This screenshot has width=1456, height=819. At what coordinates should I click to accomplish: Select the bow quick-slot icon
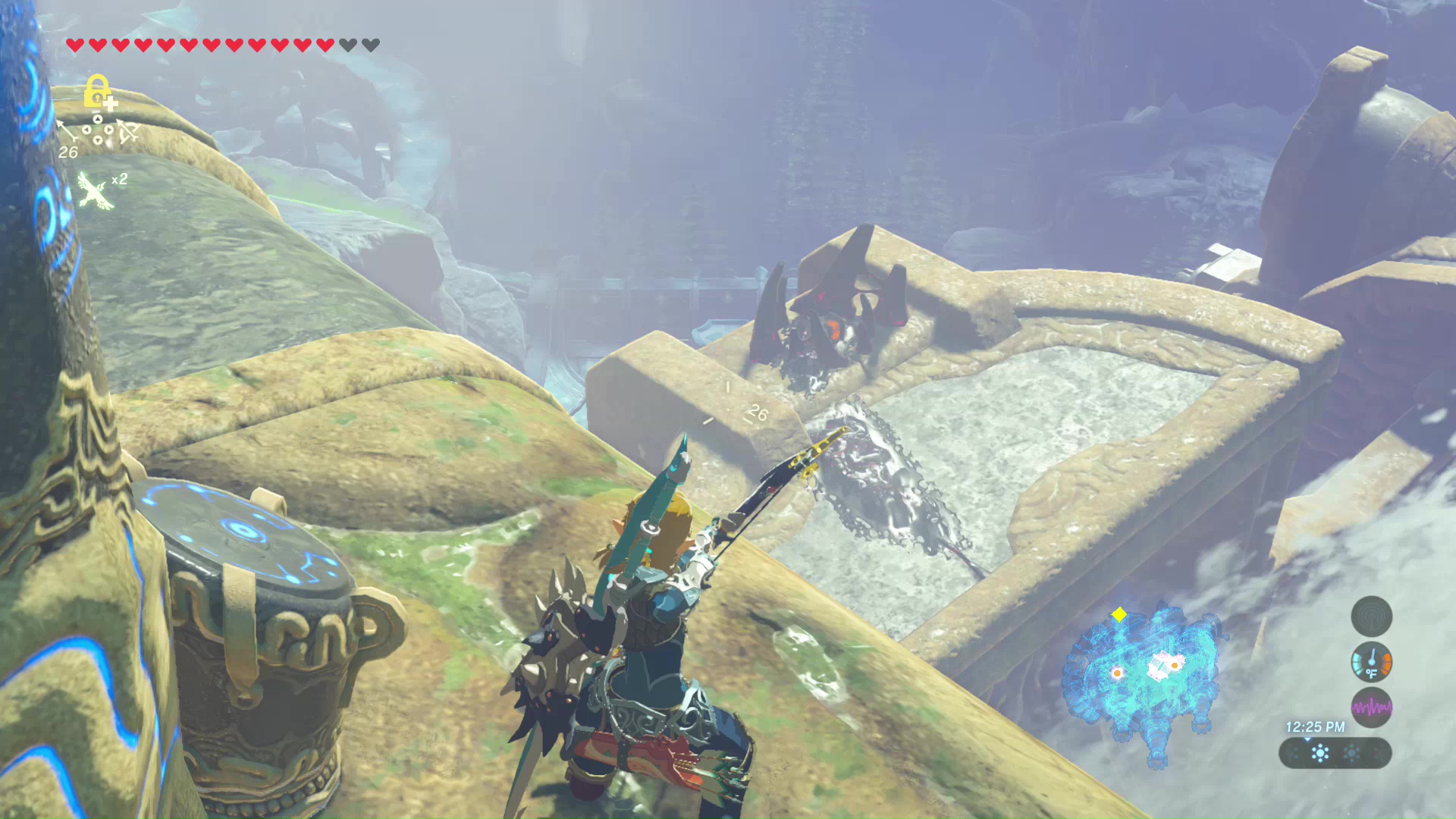click(x=127, y=131)
